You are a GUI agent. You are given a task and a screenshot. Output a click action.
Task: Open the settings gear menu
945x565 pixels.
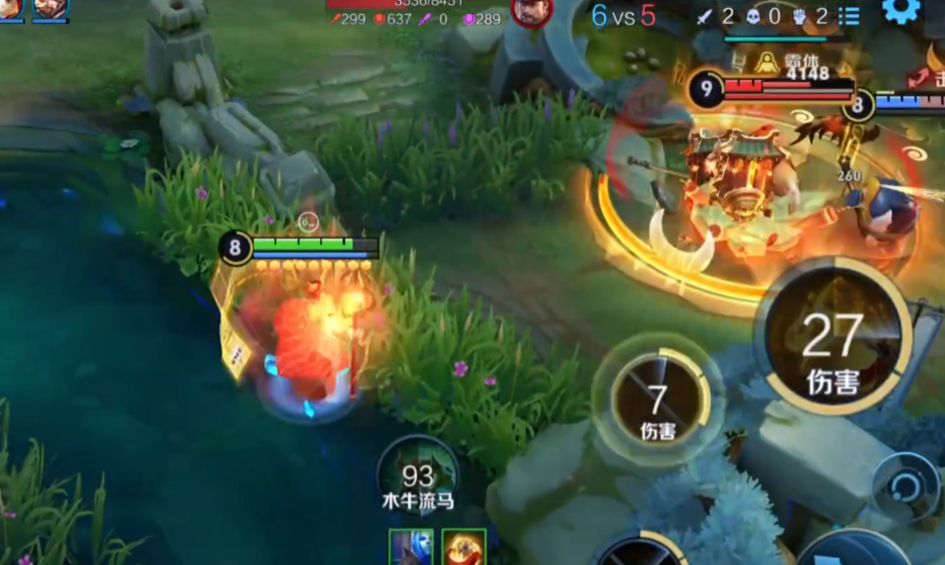pyautogui.click(x=900, y=11)
